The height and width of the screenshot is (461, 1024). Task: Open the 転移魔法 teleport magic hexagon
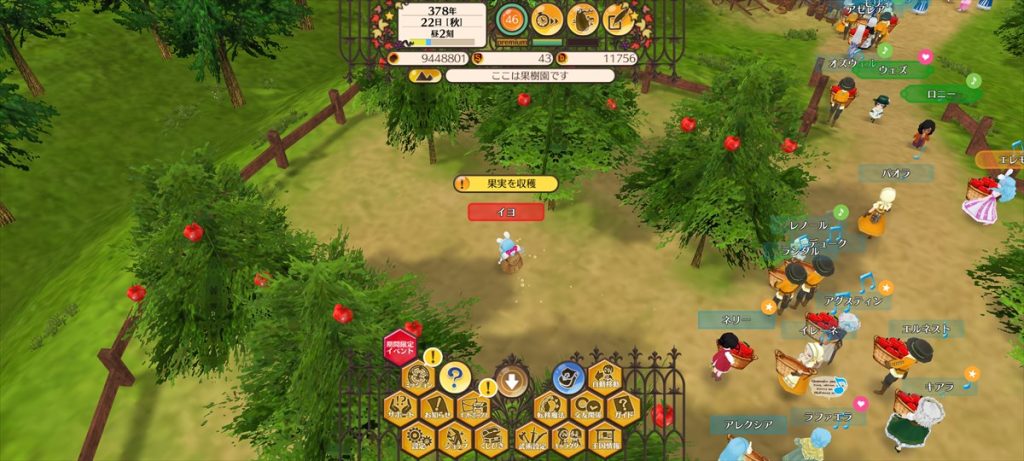[549, 408]
